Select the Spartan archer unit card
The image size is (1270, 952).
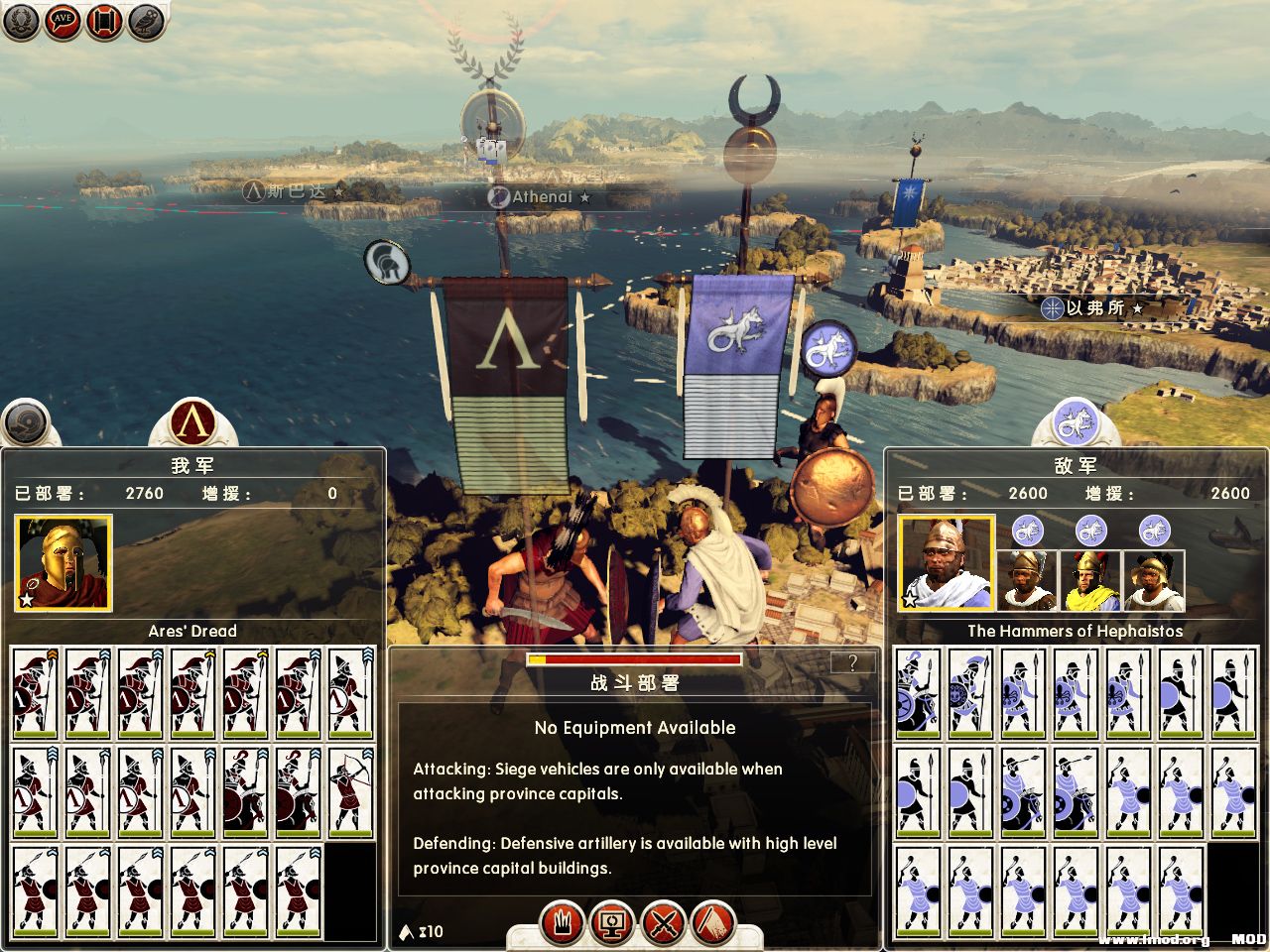click(351, 793)
